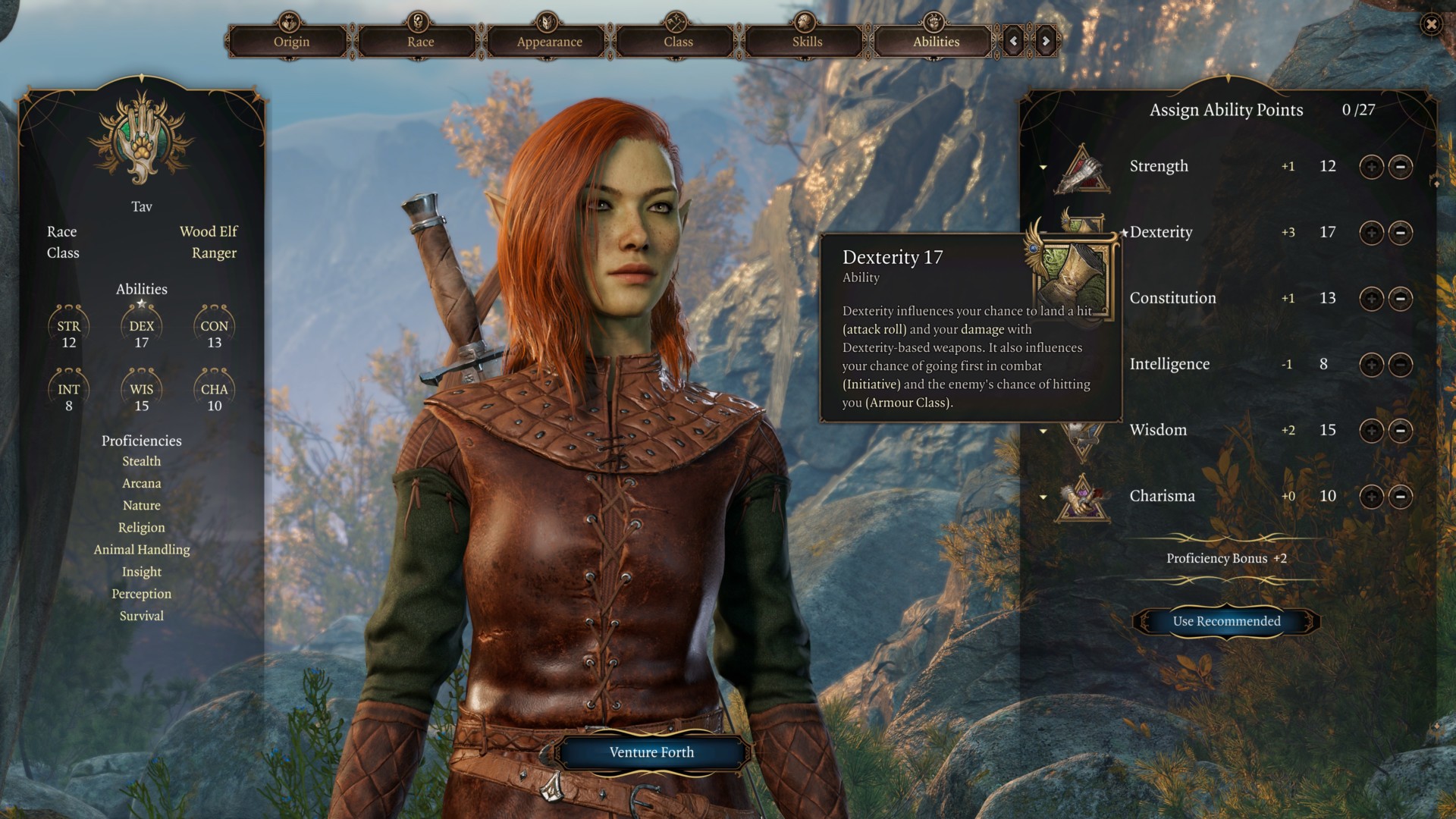The height and width of the screenshot is (819, 1456).
Task: Increase Strength with the plus button
Action: point(1371,167)
